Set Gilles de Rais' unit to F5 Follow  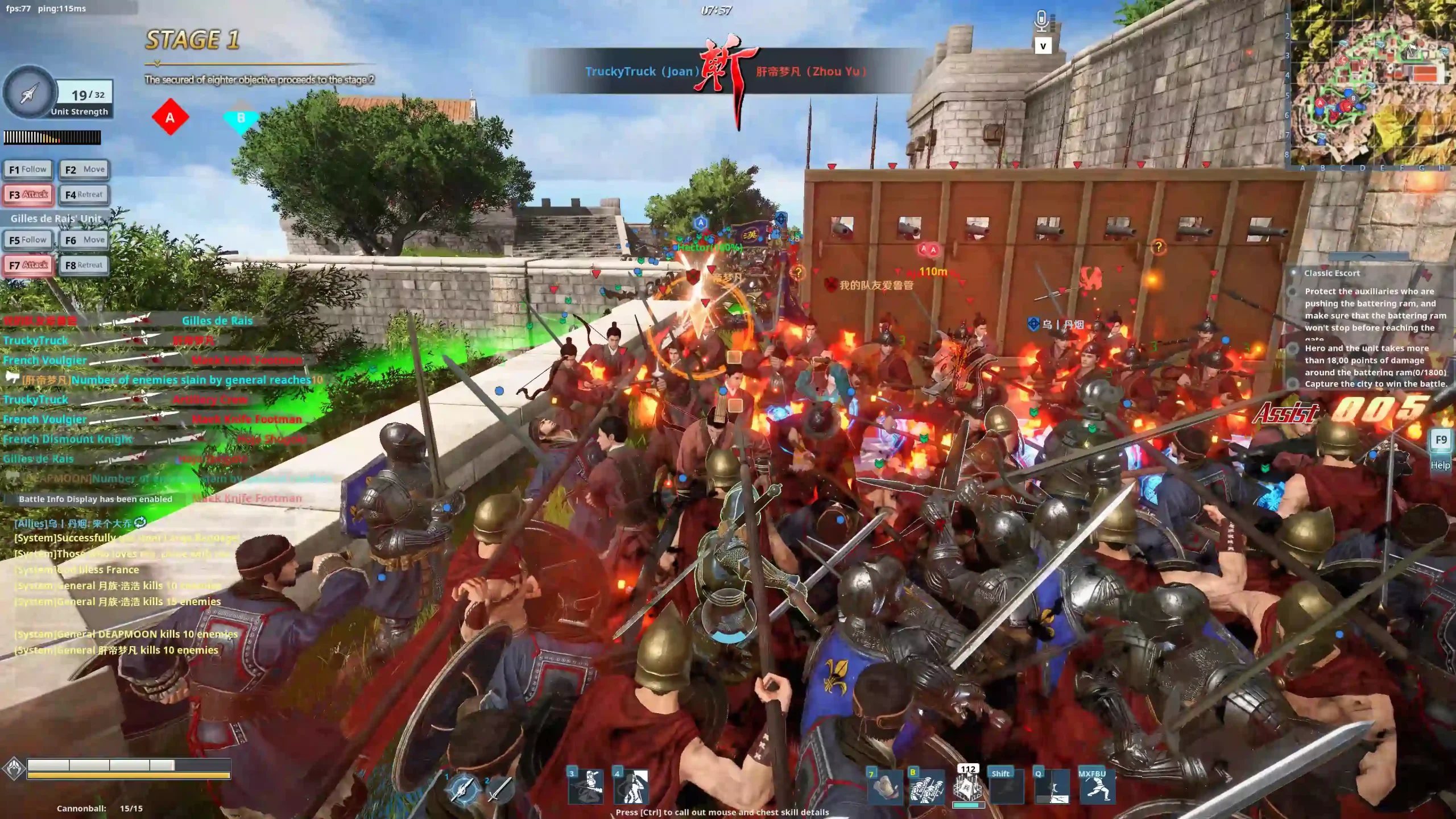click(x=28, y=240)
